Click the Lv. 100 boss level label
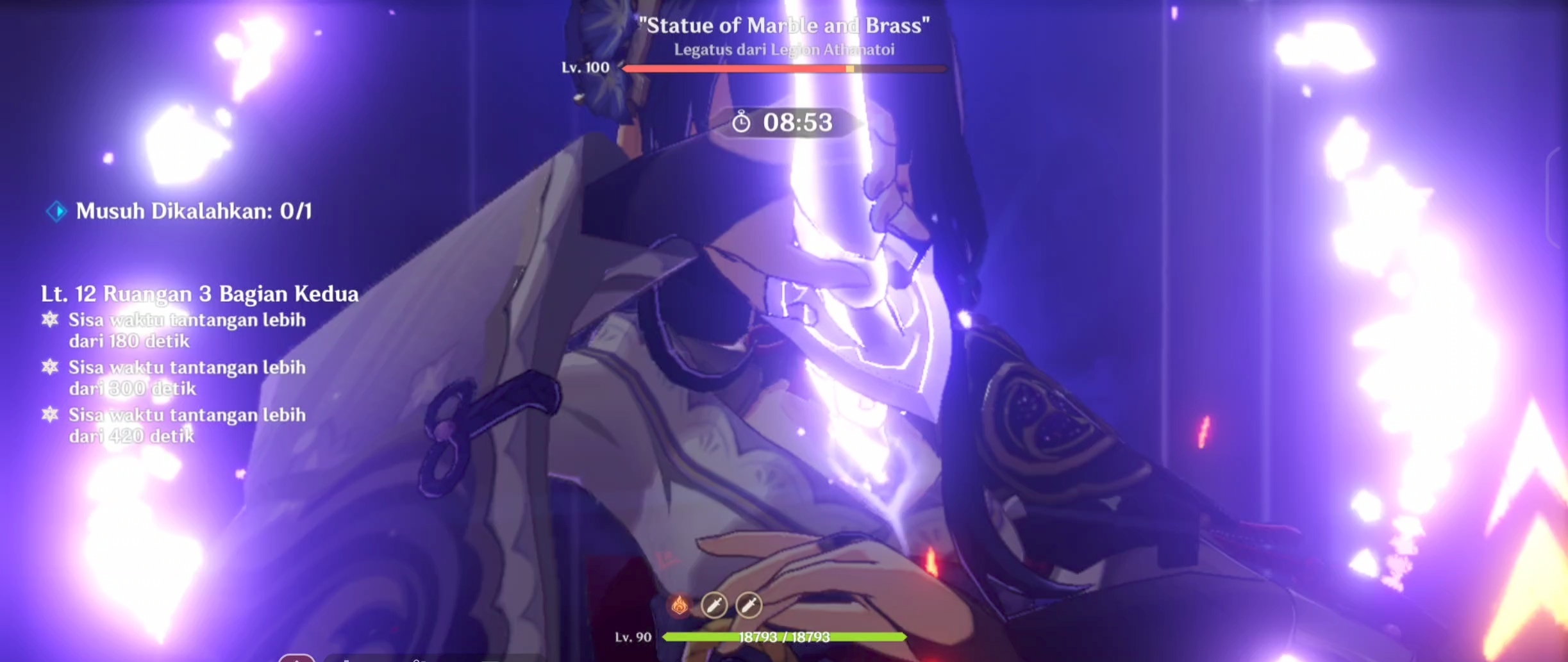Viewport: 1568px width, 662px height. pos(585,67)
